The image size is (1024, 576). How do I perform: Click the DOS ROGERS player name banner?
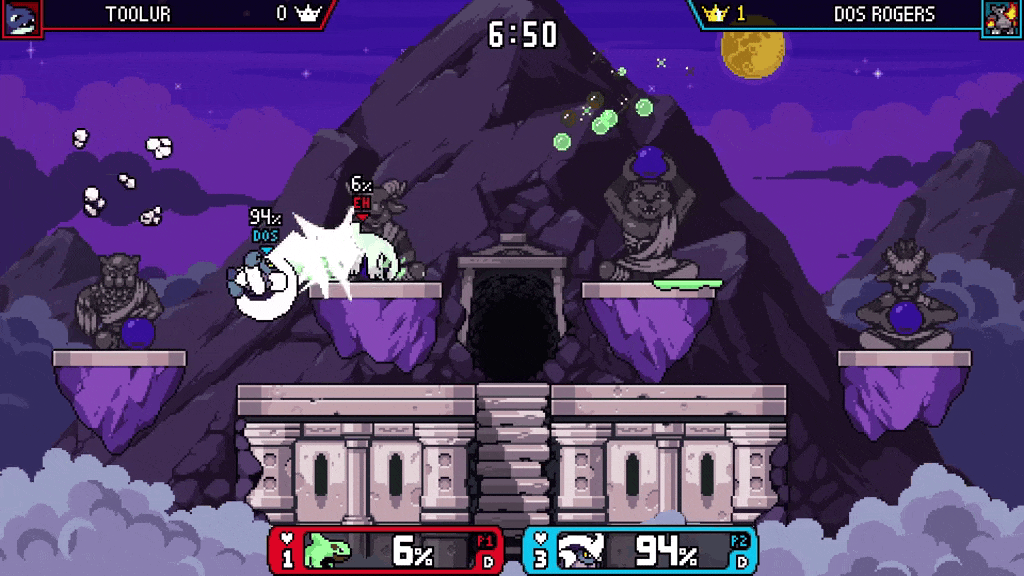pos(884,14)
